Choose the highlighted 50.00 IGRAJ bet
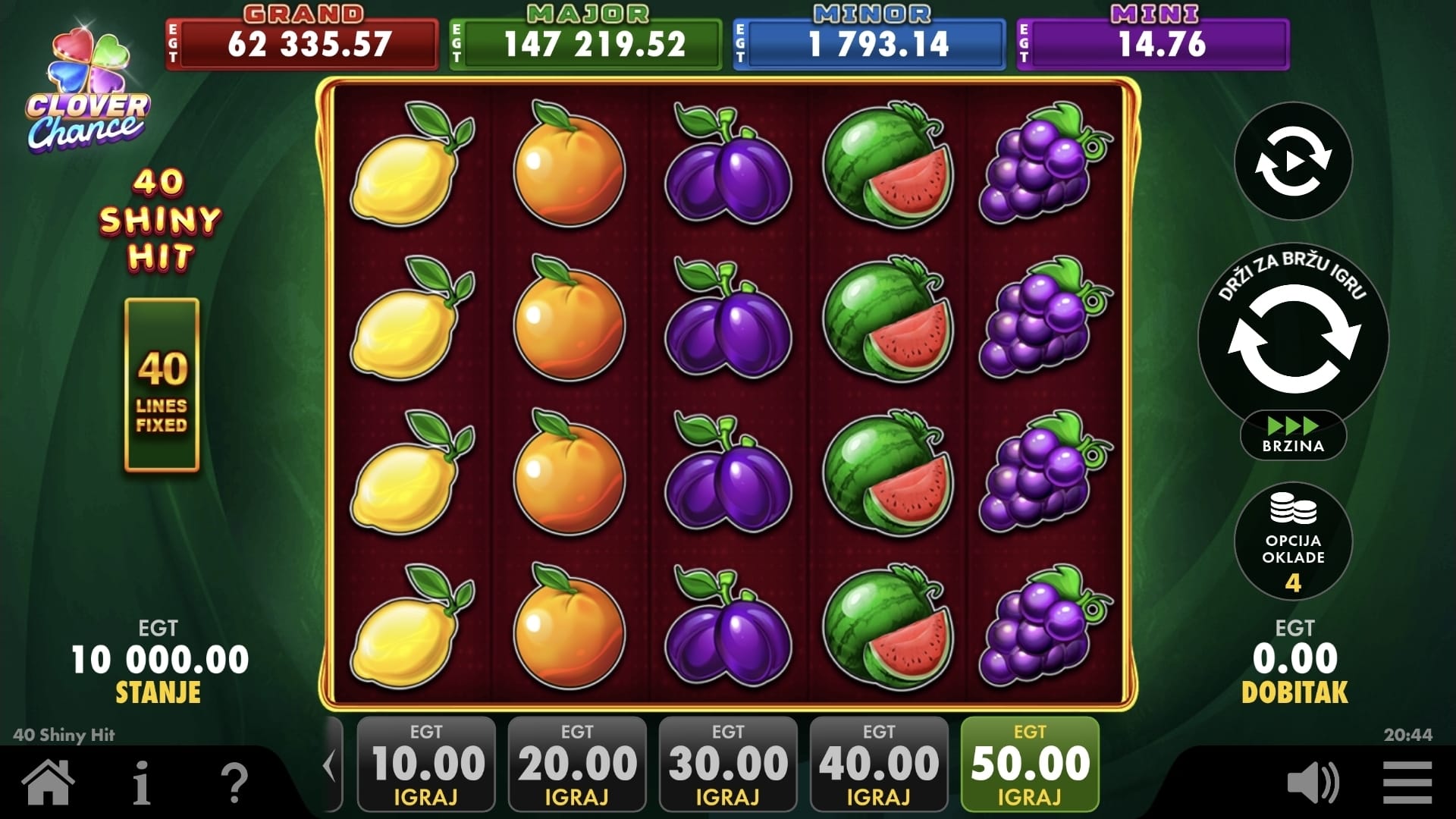 (x=1030, y=764)
